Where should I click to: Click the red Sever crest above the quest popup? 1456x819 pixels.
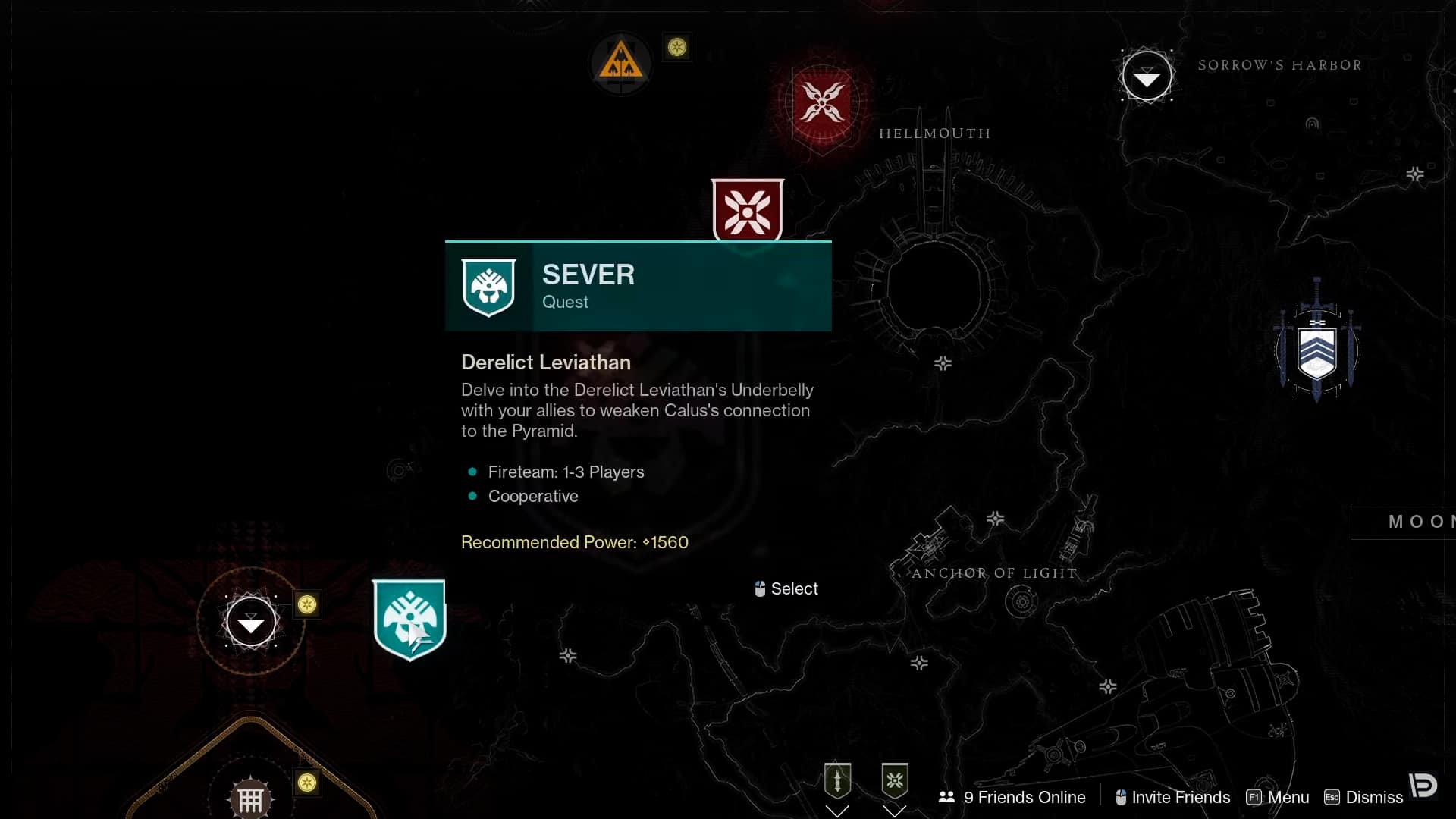click(x=747, y=210)
